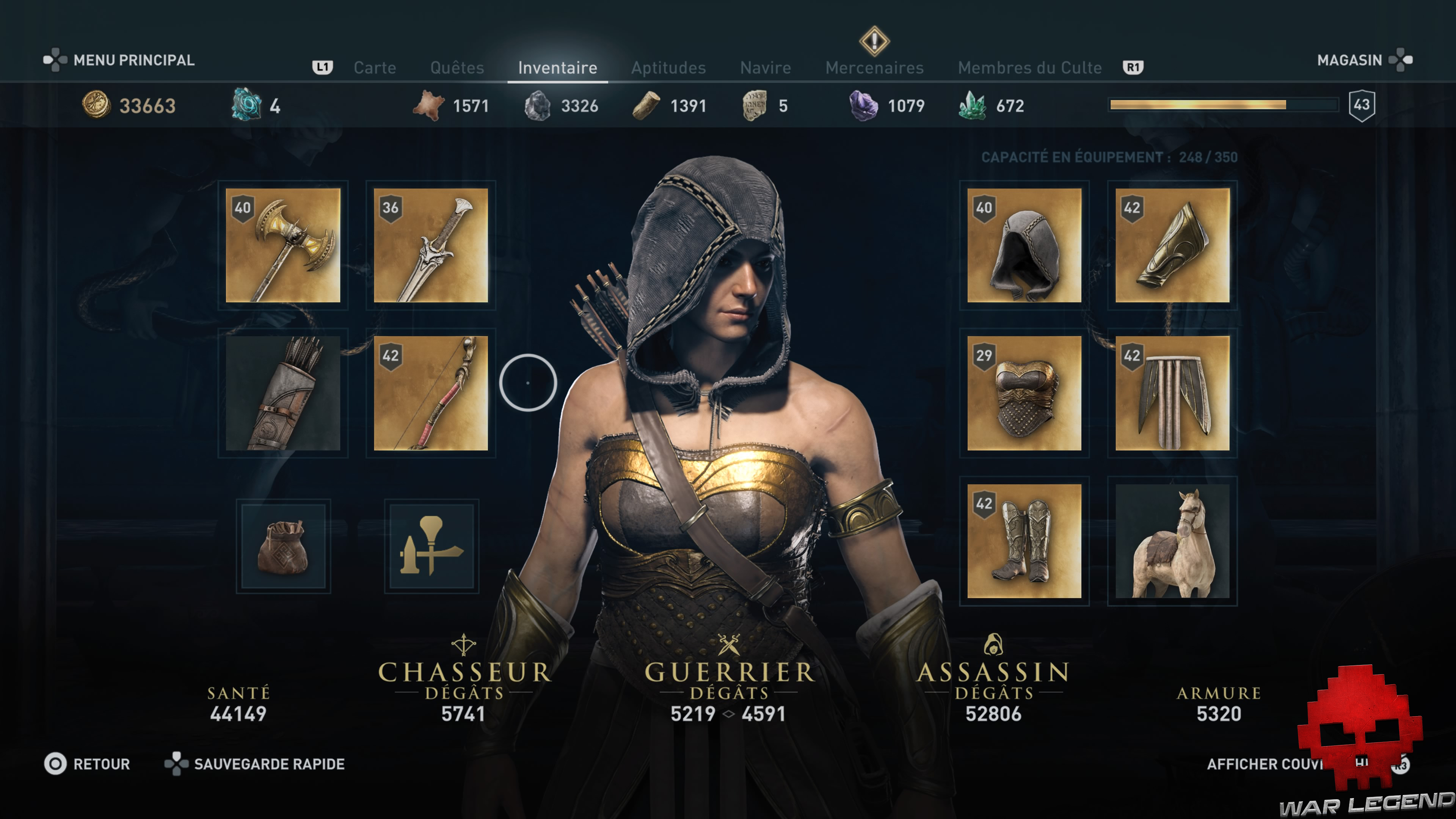Select the Inventaire tab
Viewport: 1456px width, 819px height.
pyautogui.click(x=557, y=68)
